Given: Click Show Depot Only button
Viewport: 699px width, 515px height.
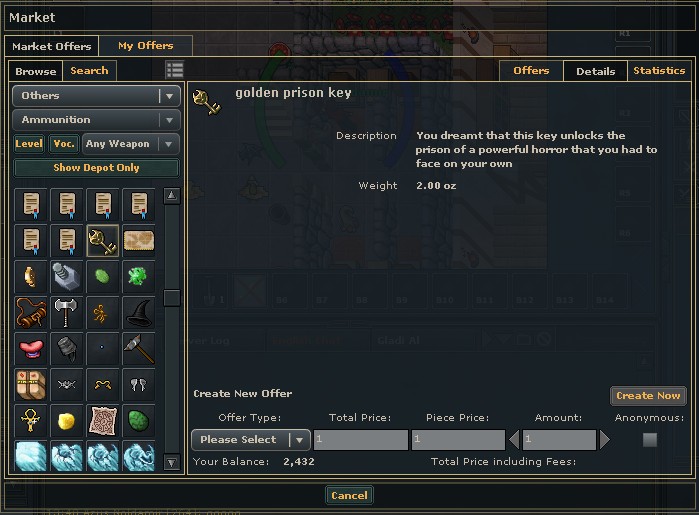Looking at the screenshot, I should [96, 168].
